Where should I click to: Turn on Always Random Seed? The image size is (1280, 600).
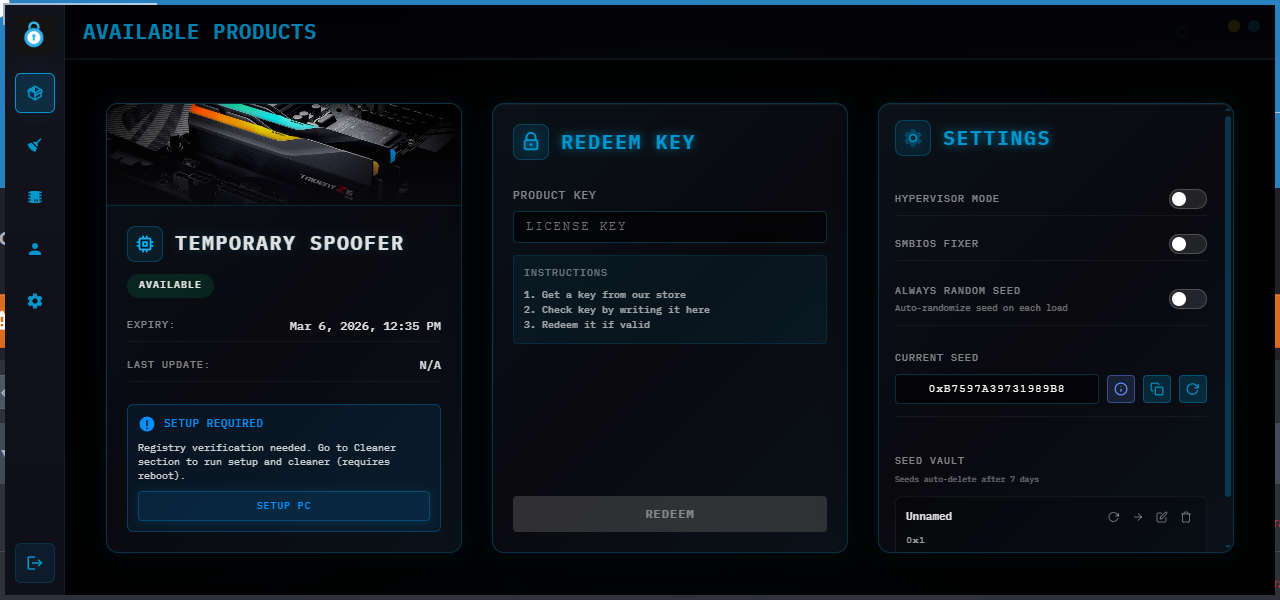1188,299
